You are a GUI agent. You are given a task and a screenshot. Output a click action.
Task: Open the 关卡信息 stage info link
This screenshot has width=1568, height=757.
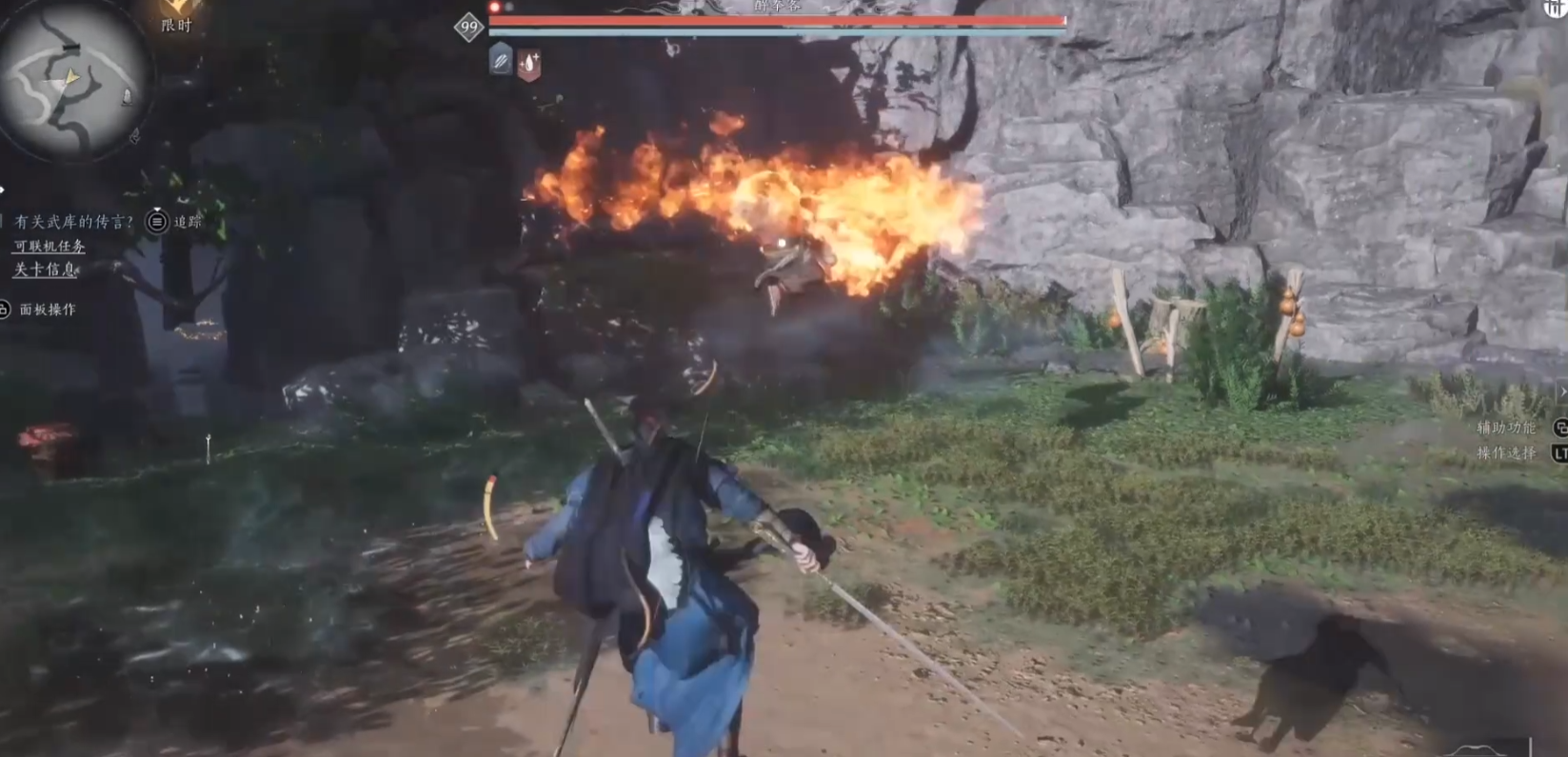coord(45,269)
